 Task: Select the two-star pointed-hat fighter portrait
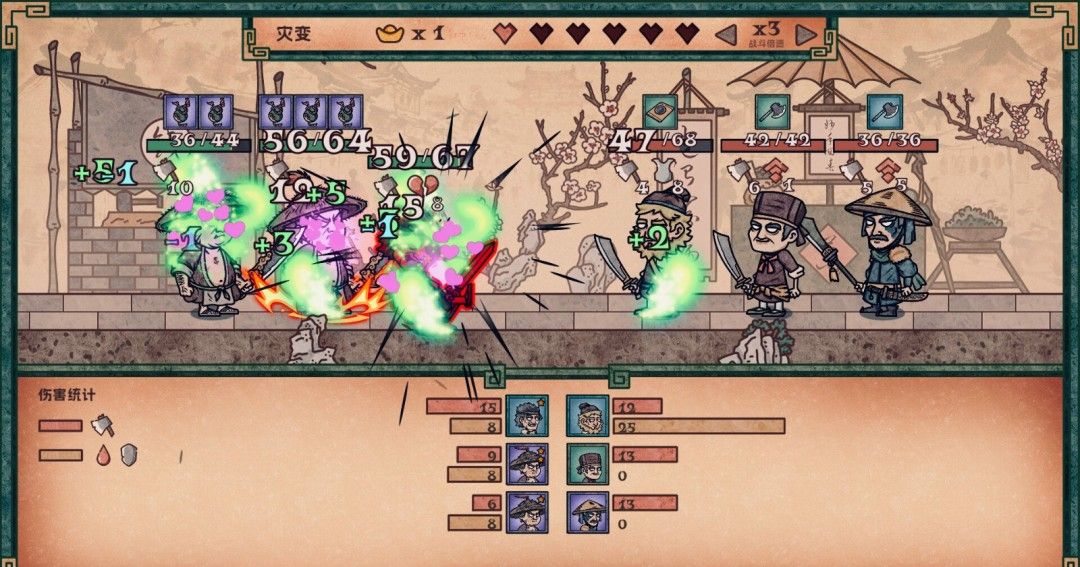tap(527, 463)
